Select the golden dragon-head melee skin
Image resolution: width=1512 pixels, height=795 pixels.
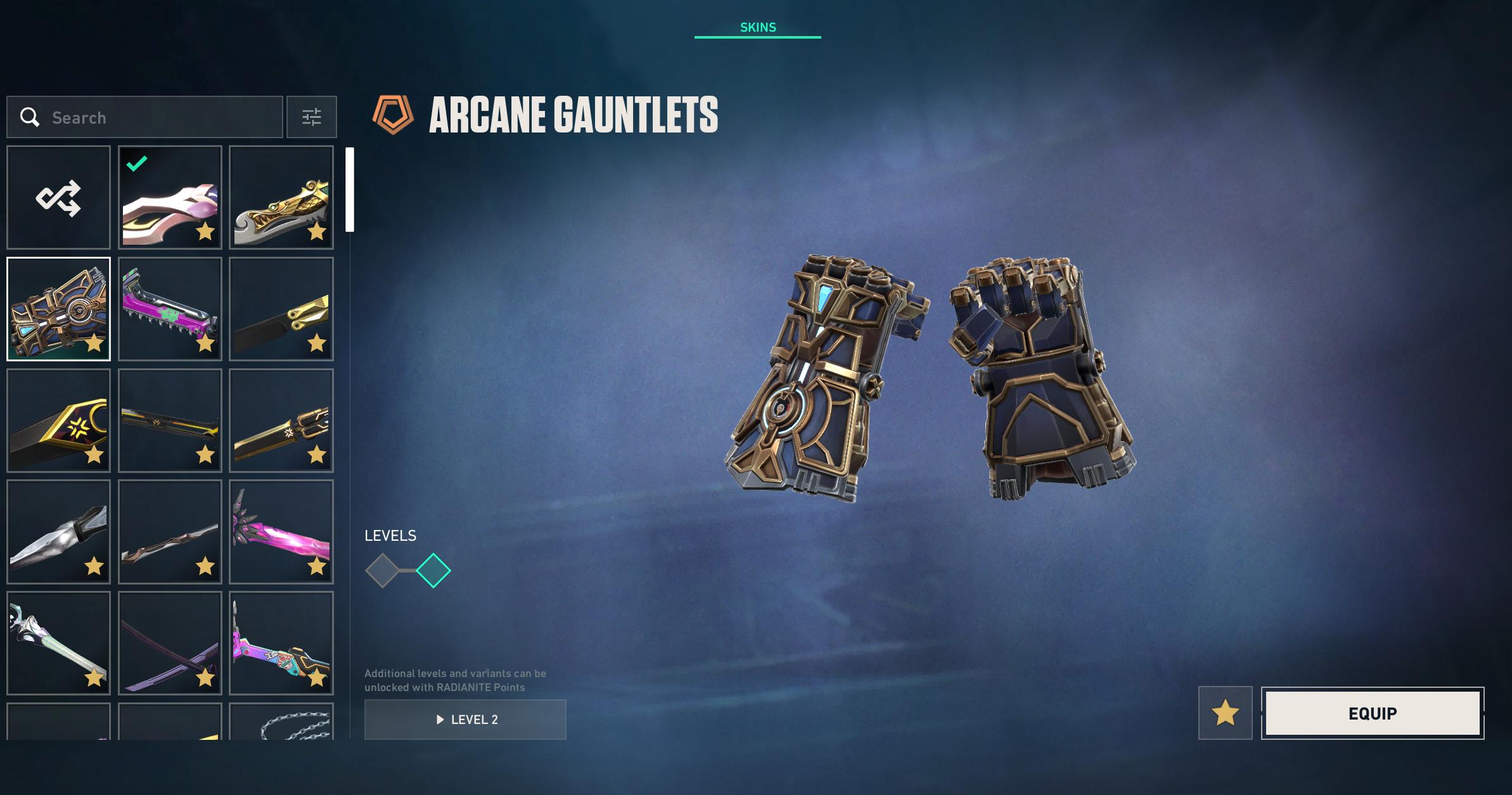(281, 197)
